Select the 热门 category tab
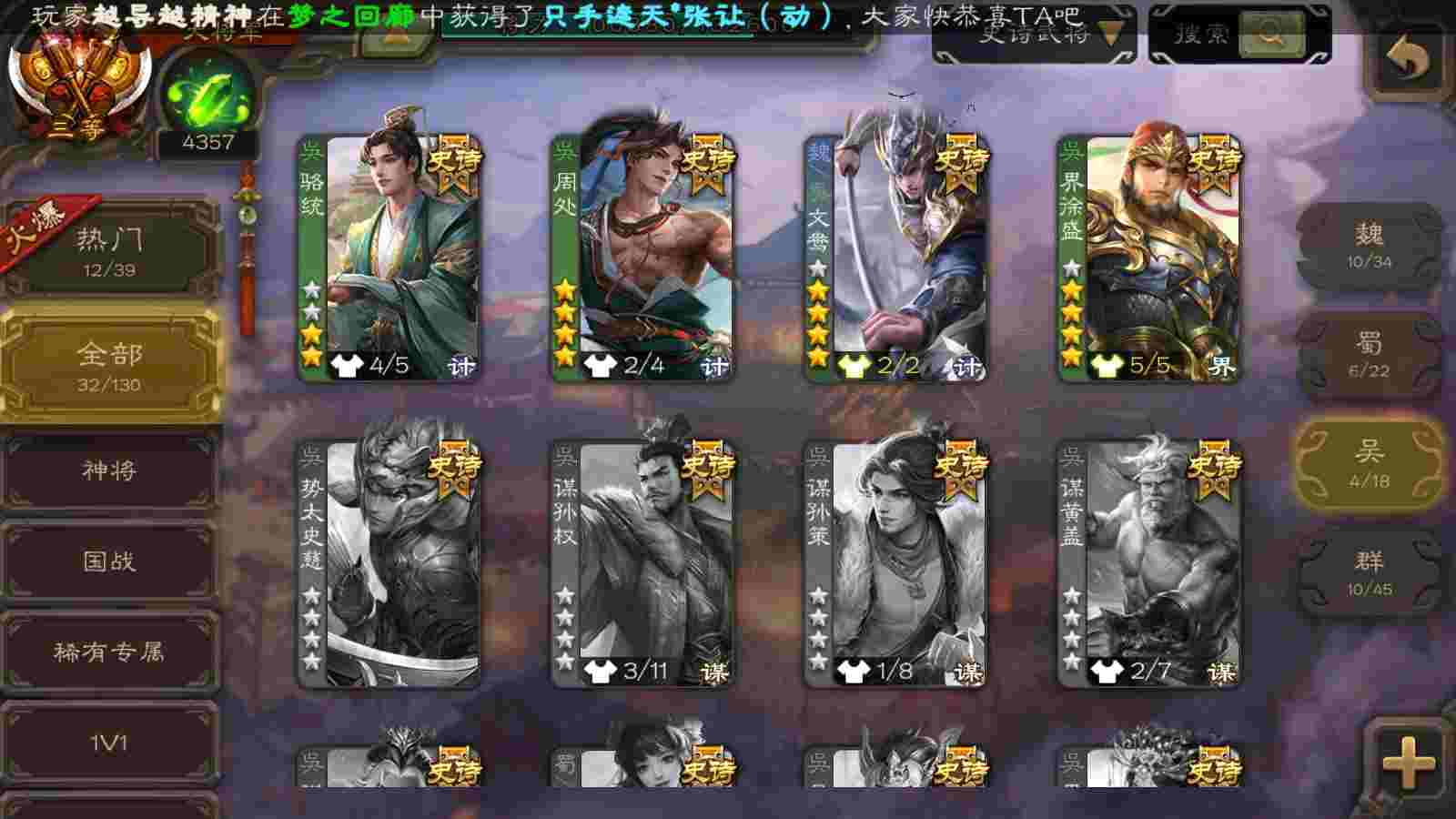 pos(109,250)
